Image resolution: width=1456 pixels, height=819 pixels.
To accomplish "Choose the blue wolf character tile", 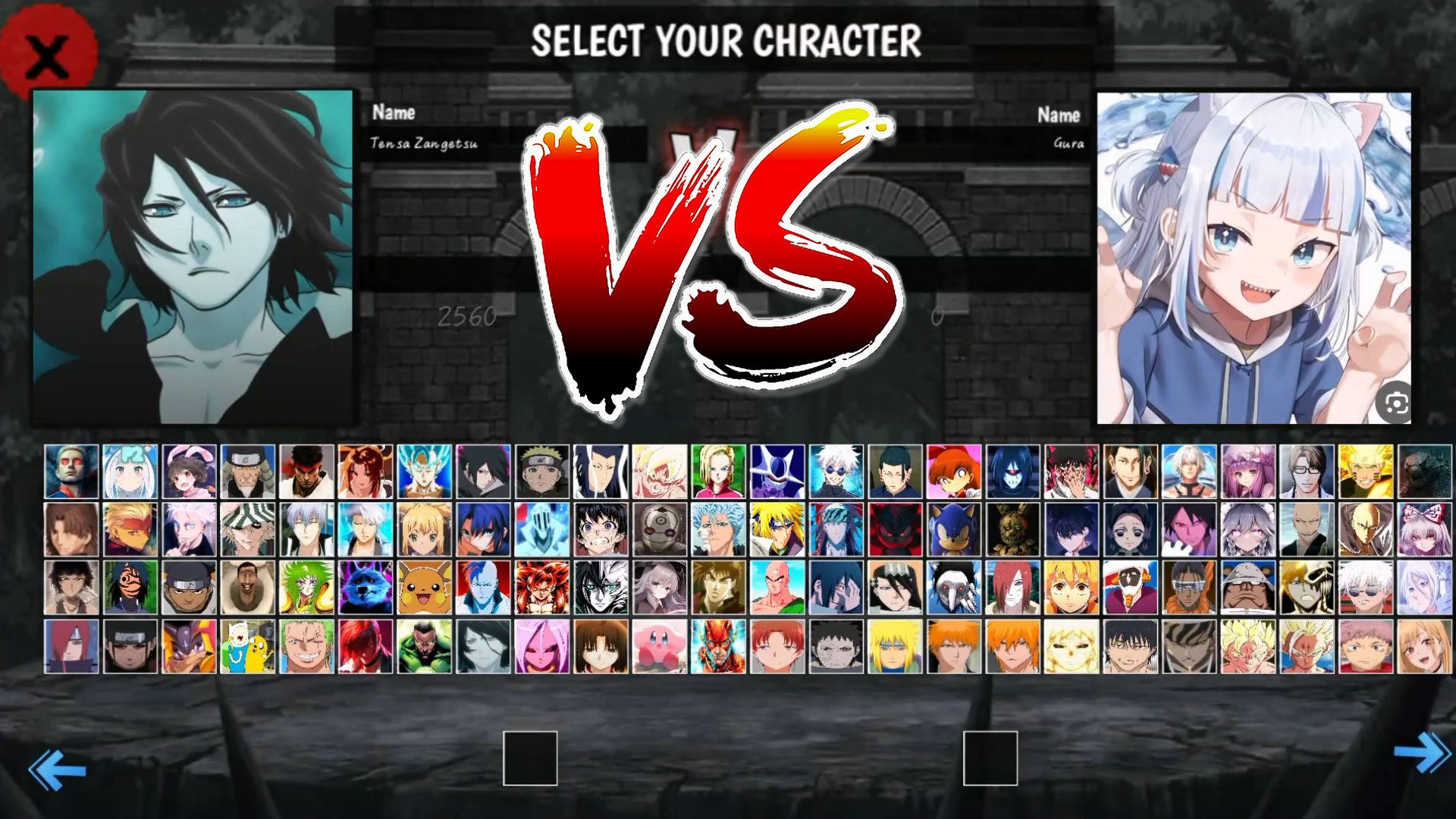I will click(366, 588).
